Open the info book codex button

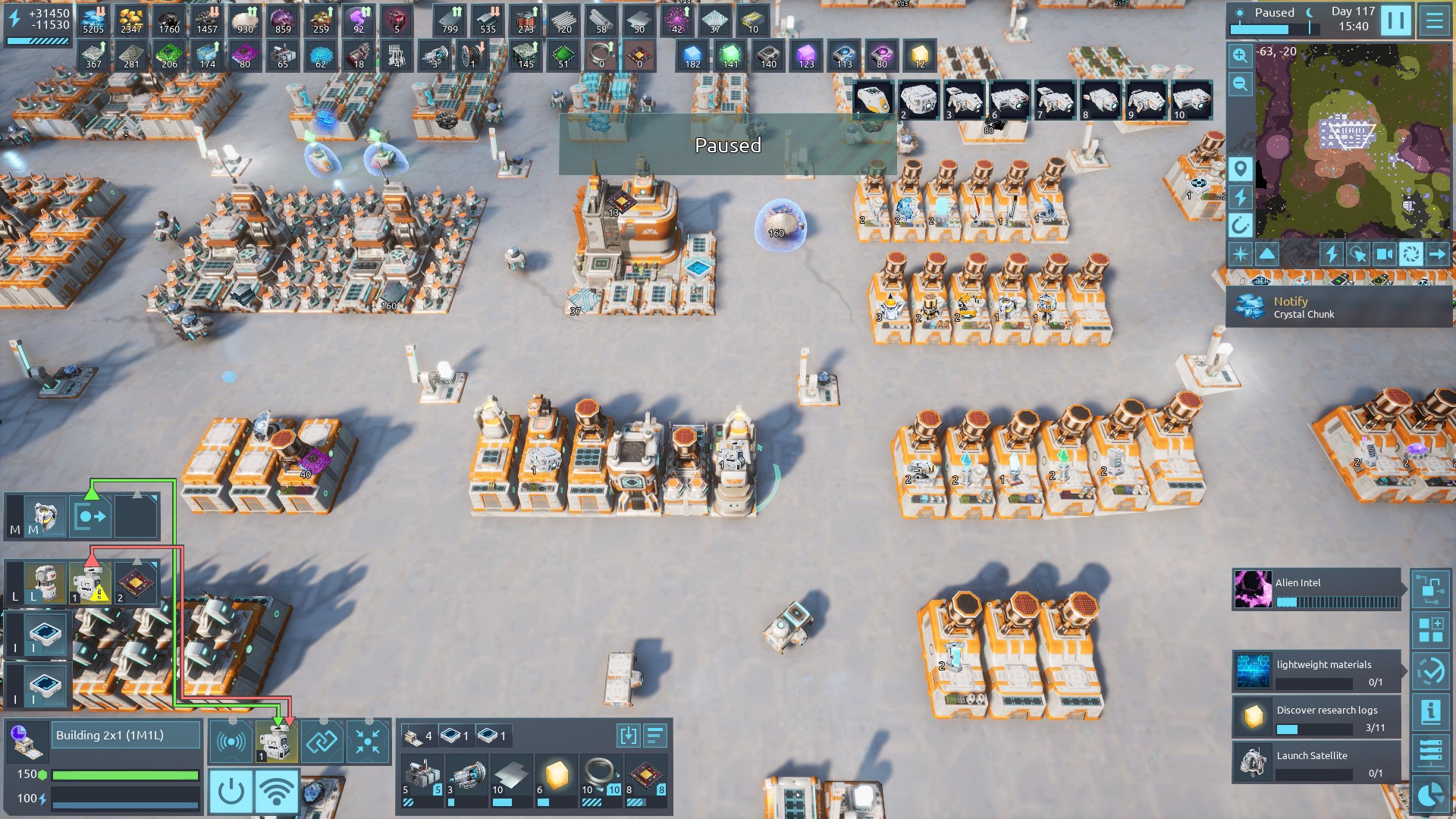point(1430,711)
